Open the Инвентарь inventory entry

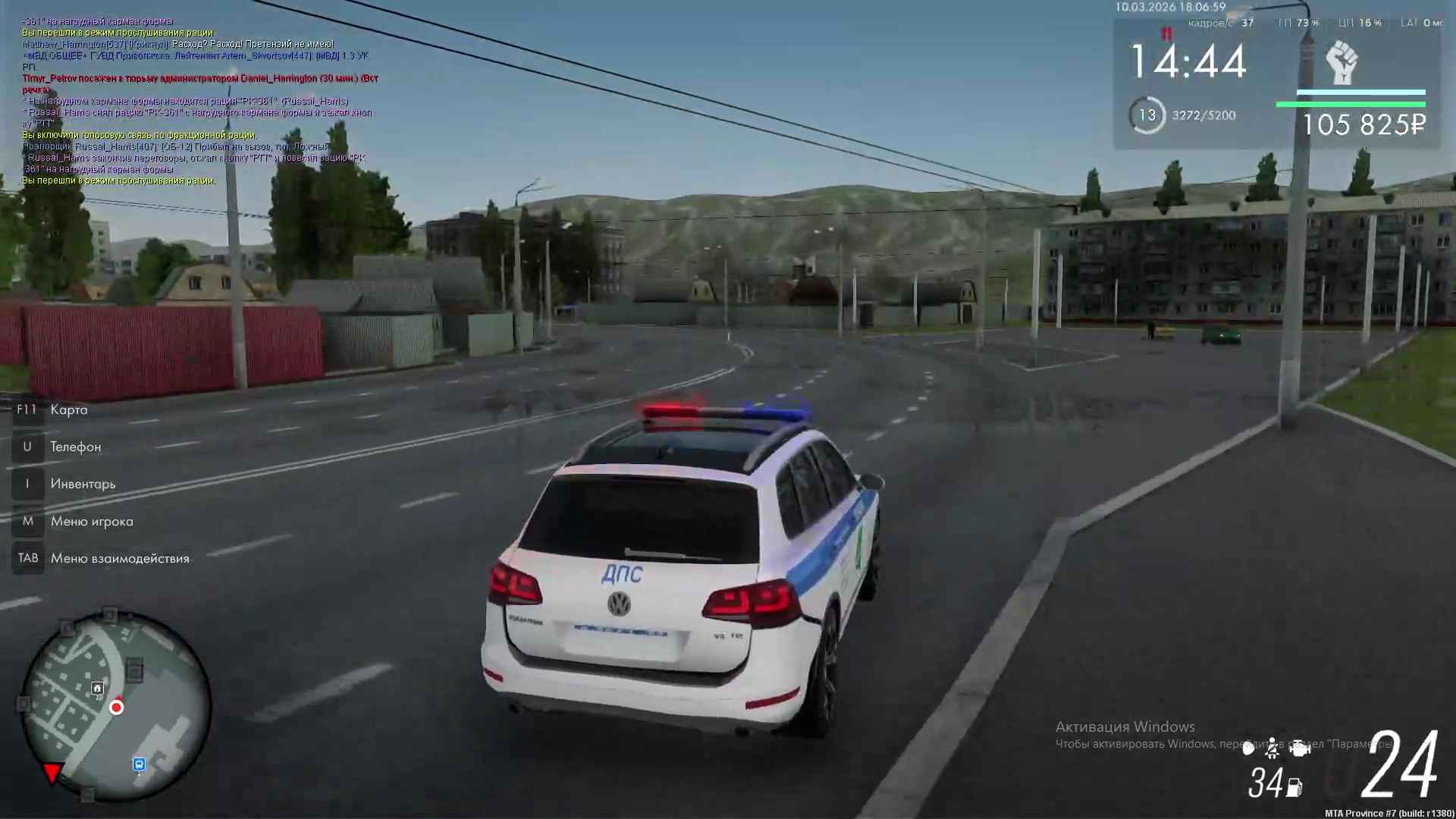click(83, 484)
